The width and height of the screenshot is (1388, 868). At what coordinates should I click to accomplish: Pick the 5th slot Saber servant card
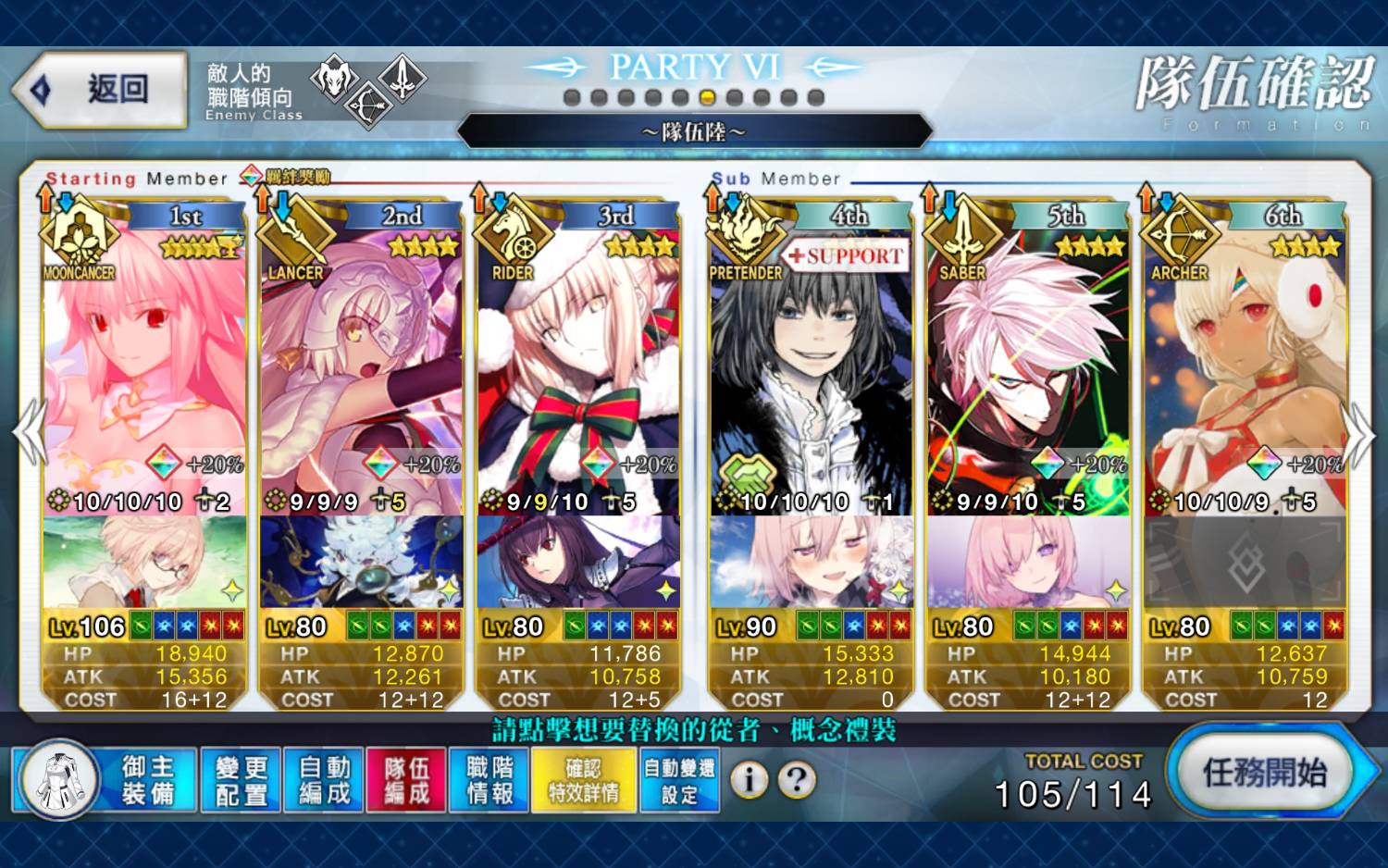1027,370
